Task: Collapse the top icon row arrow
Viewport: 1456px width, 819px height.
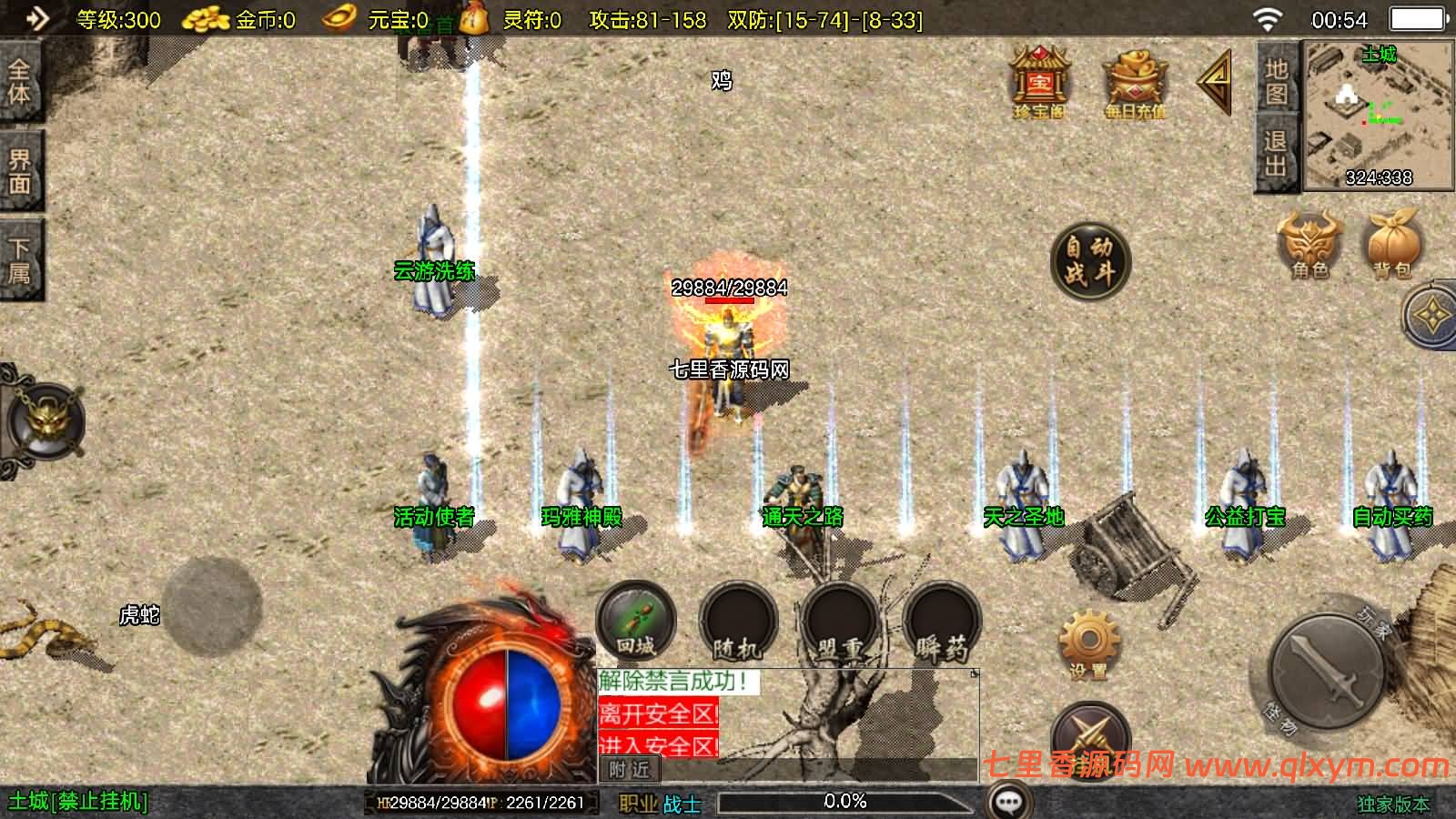Action: tap(1214, 82)
